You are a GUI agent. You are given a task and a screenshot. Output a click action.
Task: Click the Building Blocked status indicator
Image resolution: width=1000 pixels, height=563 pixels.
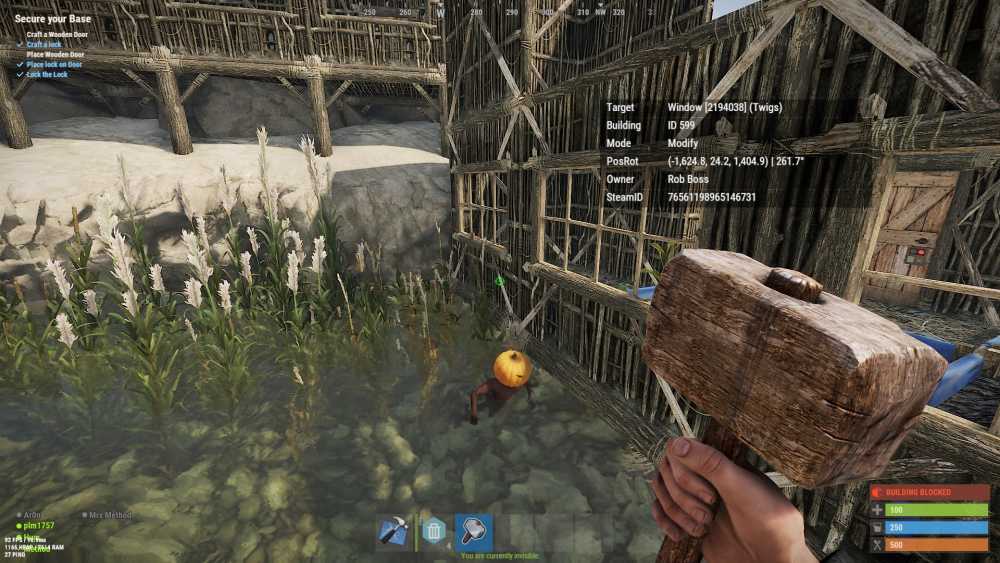[x=929, y=493]
